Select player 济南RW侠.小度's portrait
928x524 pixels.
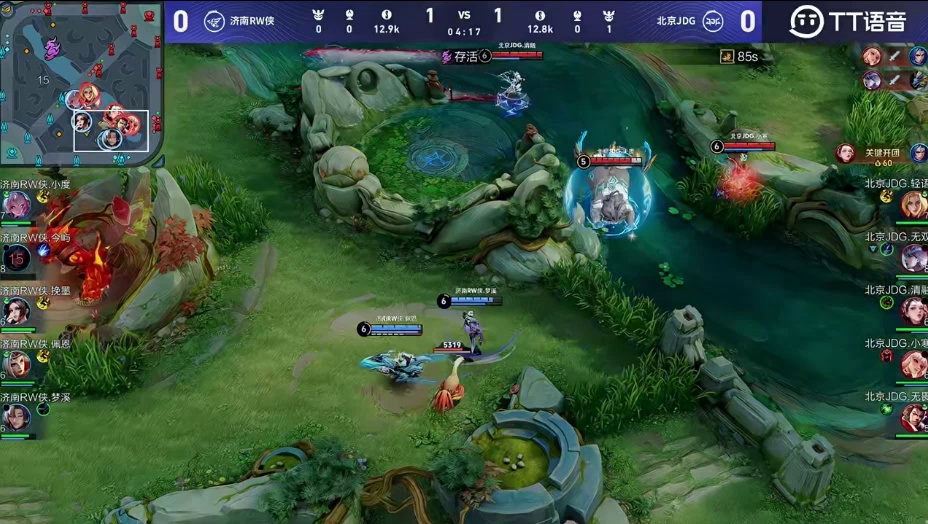pos(16,204)
